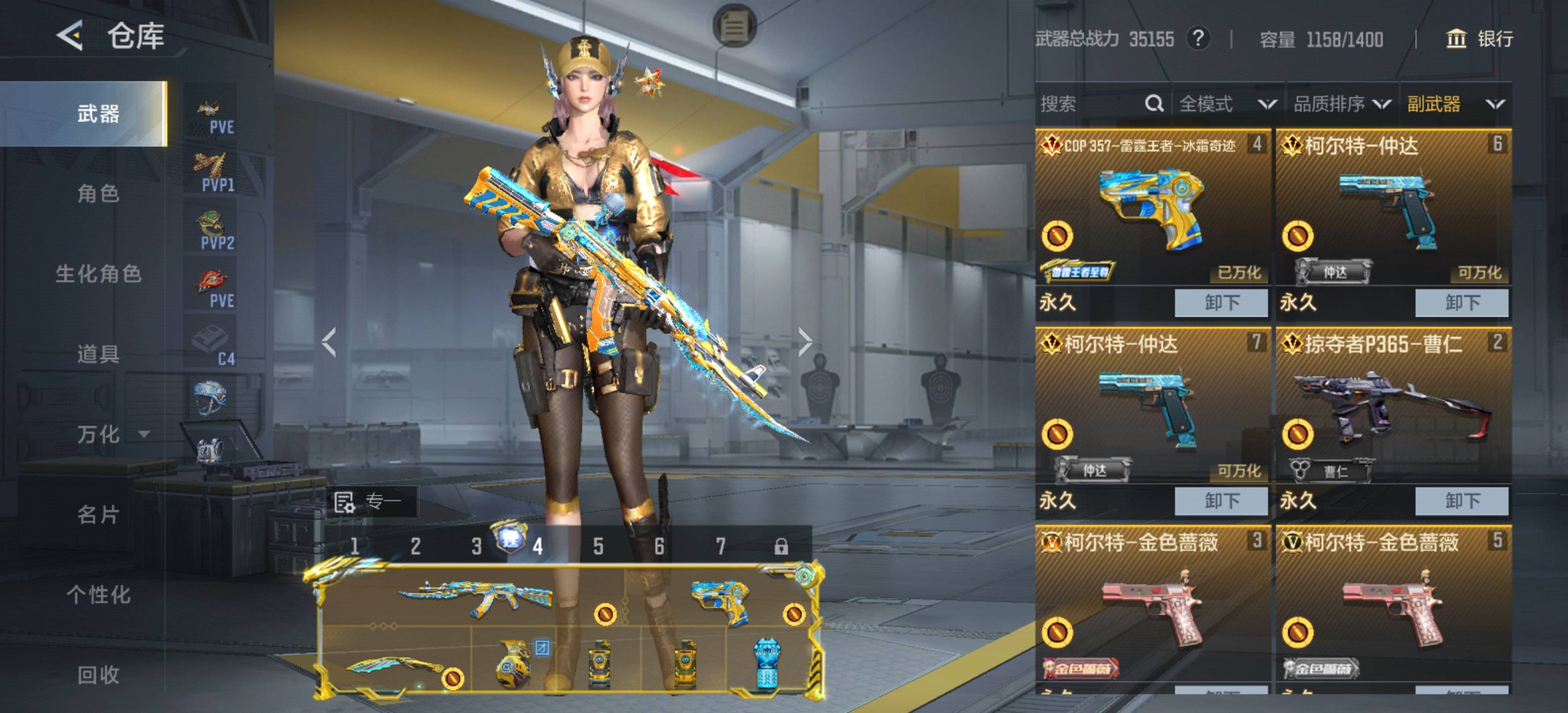Viewport: 1568px width, 713px height.
Task: Open the 回收 recycle section
Action: (x=98, y=674)
